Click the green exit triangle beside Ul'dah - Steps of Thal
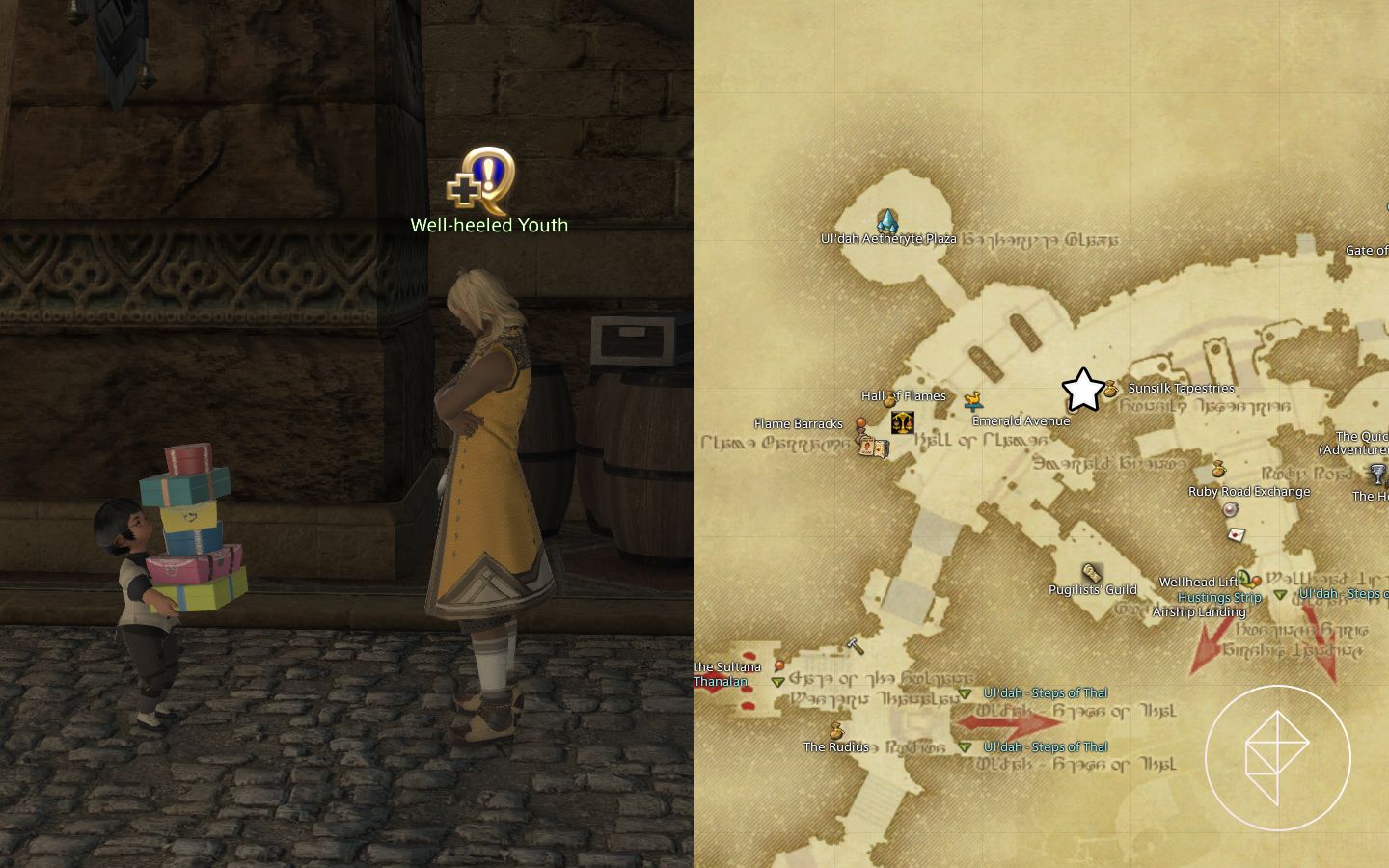1389x868 pixels. 965,693
